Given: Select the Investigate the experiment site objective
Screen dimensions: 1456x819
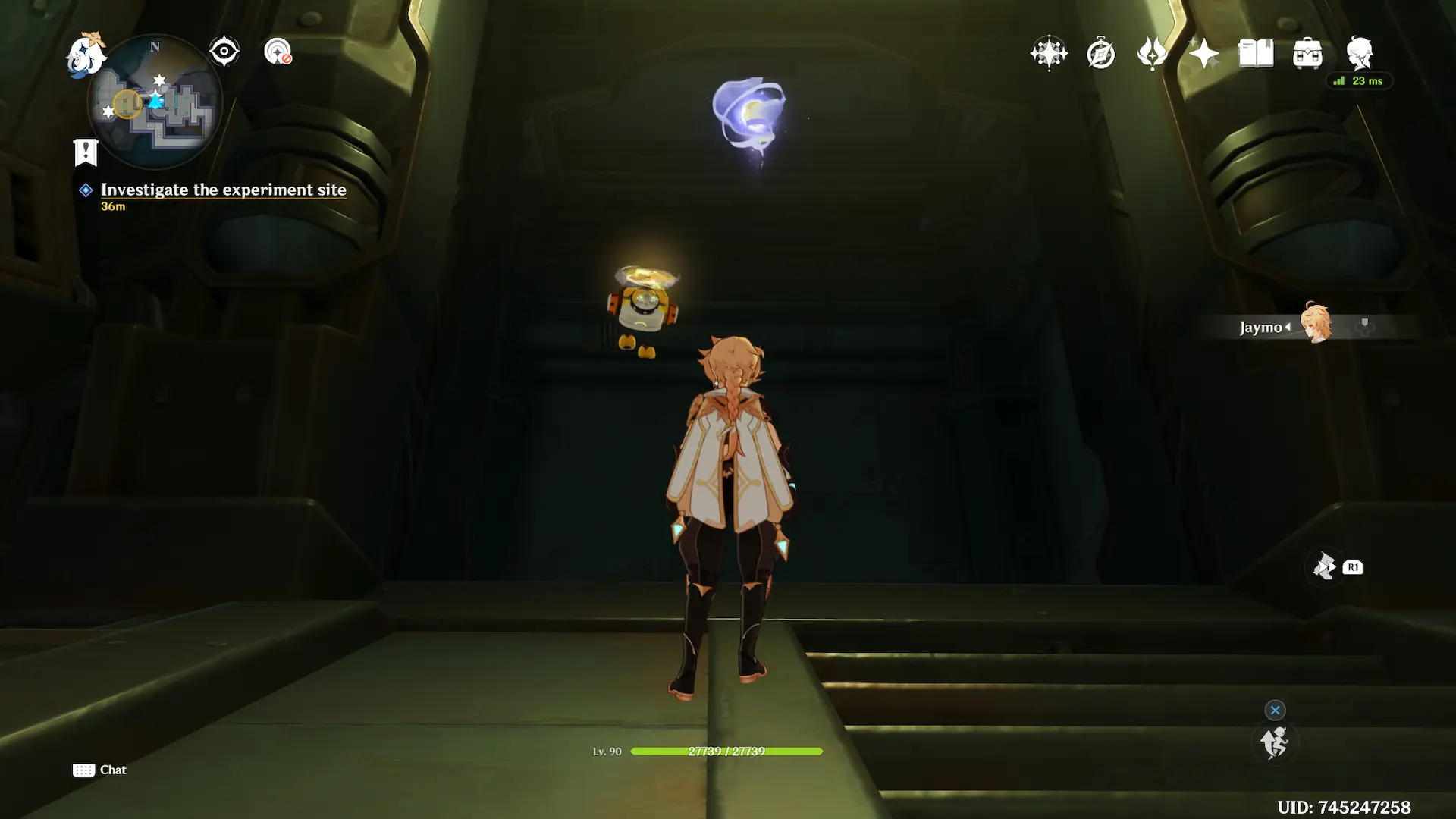Looking at the screenshot, I should click(x=223, y=190).
